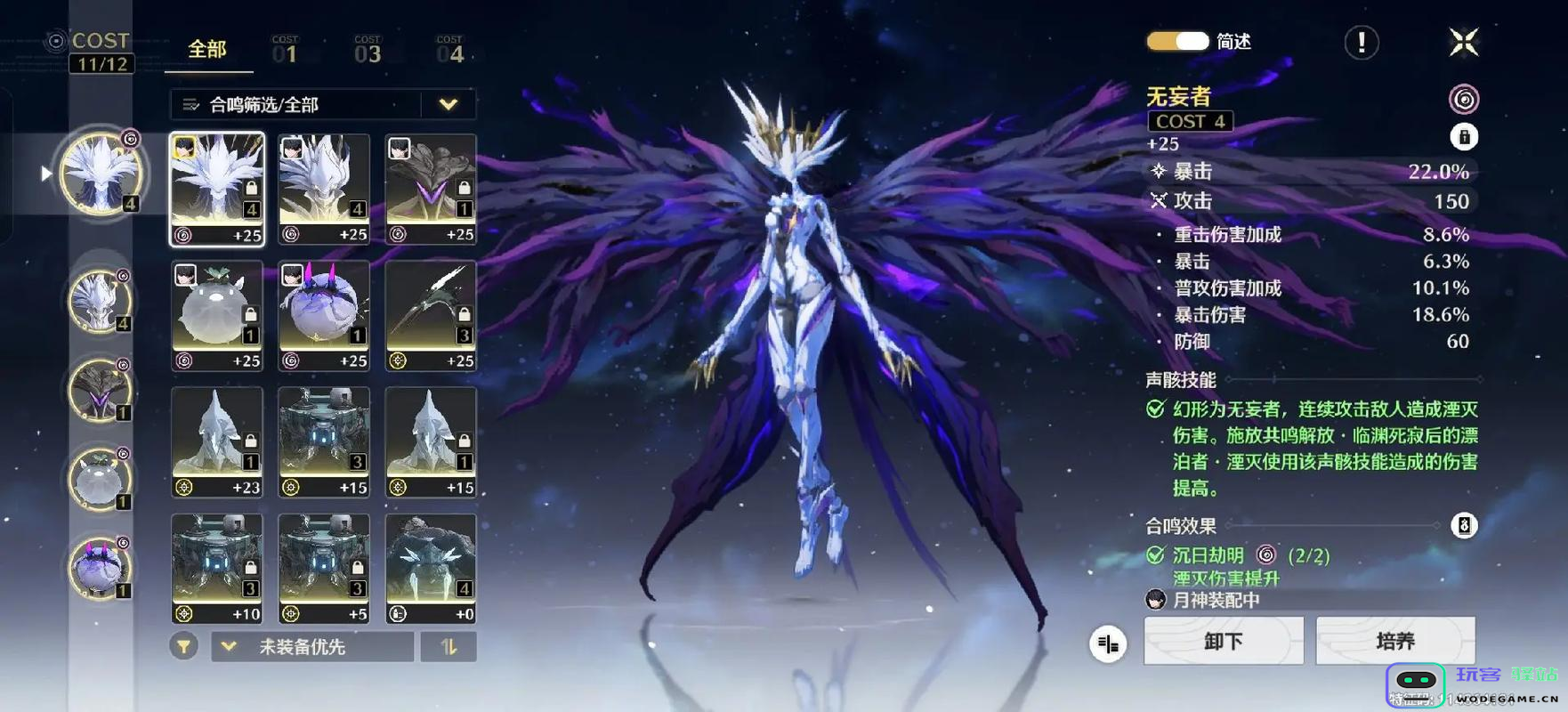The height and width of the screenshot is (712, 1568).
Task: Toggle the sort order arrows button
Action: (x=449, y=647)
